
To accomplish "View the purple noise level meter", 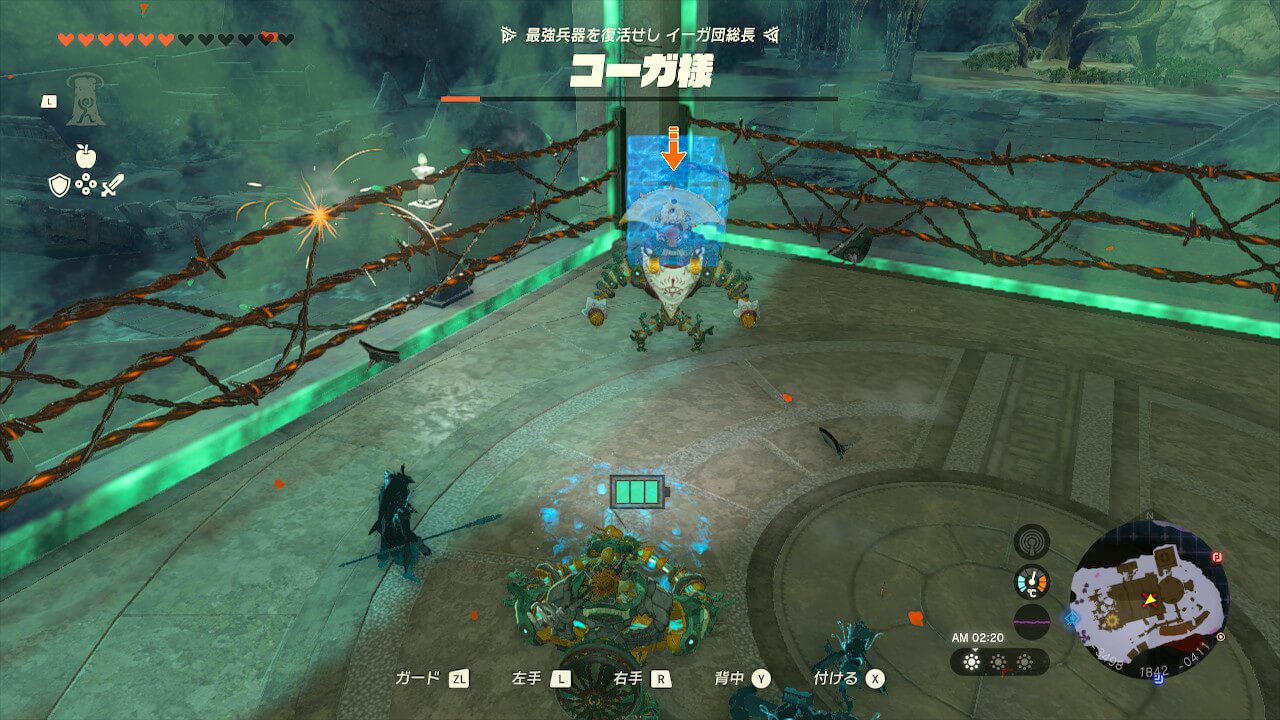I will pyautogui.click(x=1031, y=621).
